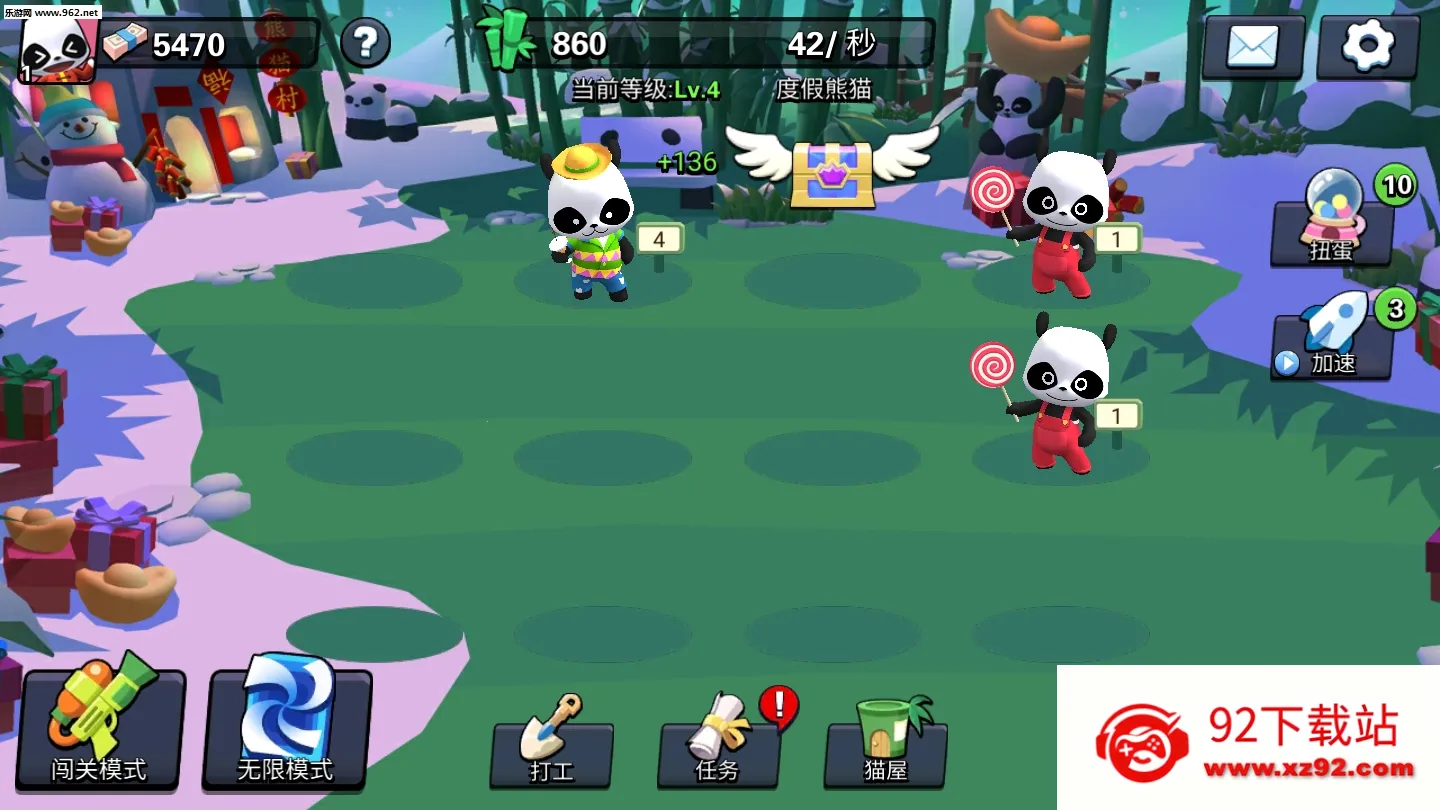Open the help question mark

366,43
